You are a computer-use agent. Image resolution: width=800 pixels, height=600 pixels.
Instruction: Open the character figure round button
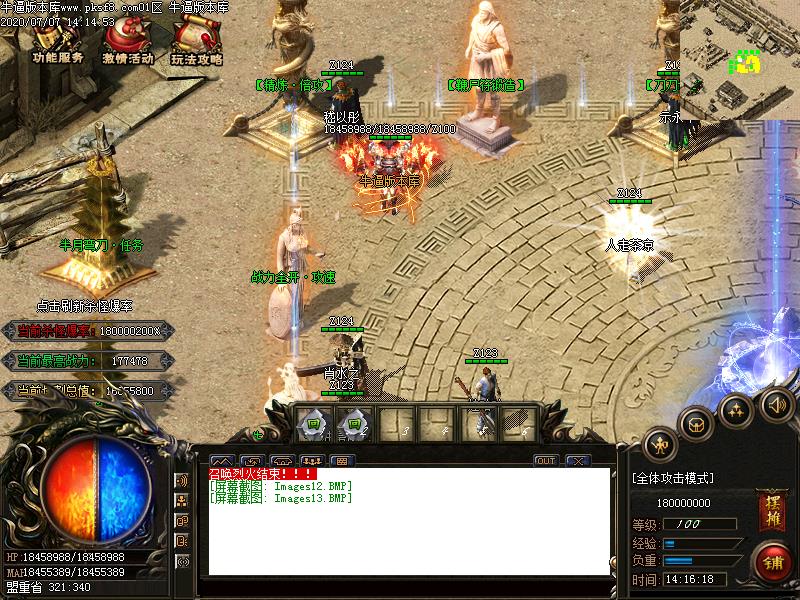tap(660, 444)
